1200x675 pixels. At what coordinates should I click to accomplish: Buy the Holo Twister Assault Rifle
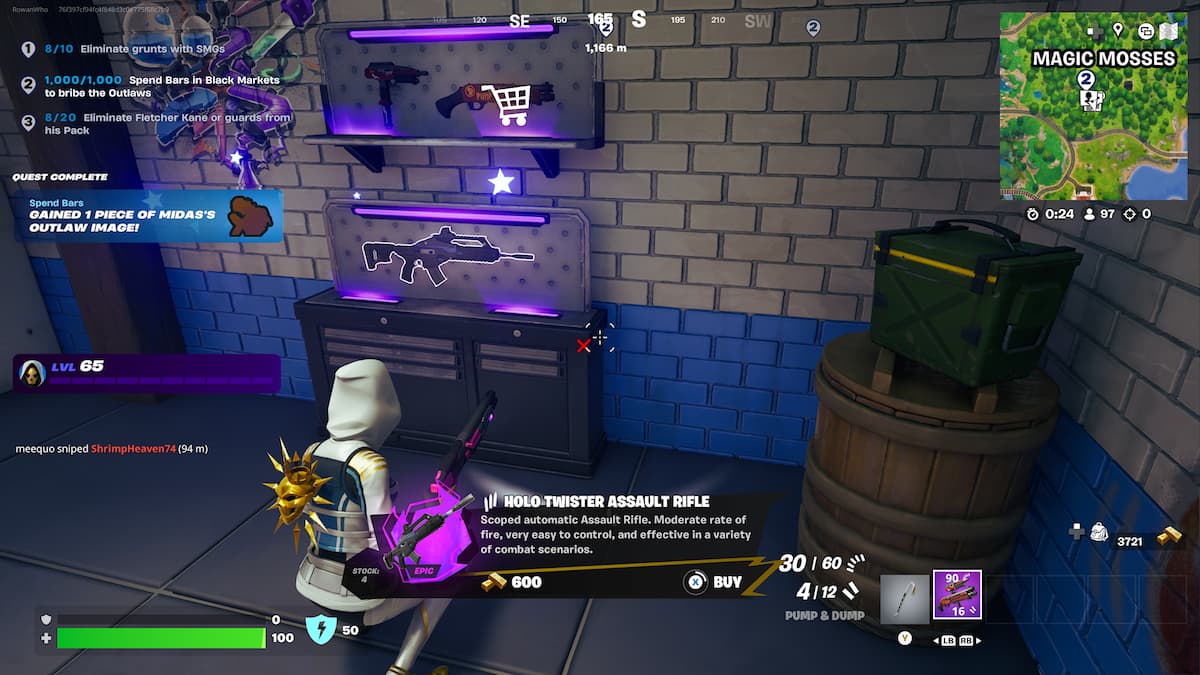[714, 582]
